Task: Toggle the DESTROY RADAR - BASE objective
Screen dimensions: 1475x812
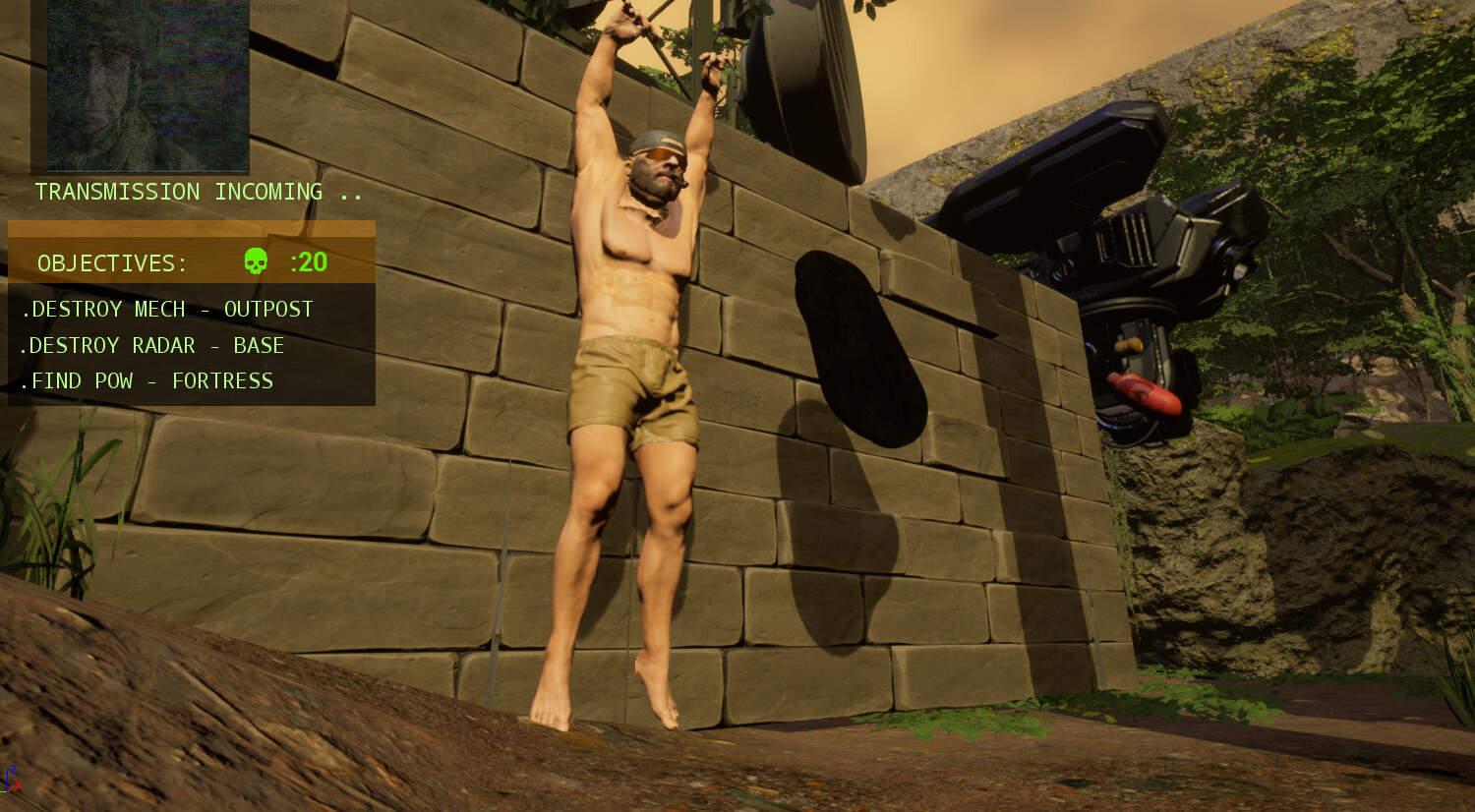Action: (x=154, y=345)
